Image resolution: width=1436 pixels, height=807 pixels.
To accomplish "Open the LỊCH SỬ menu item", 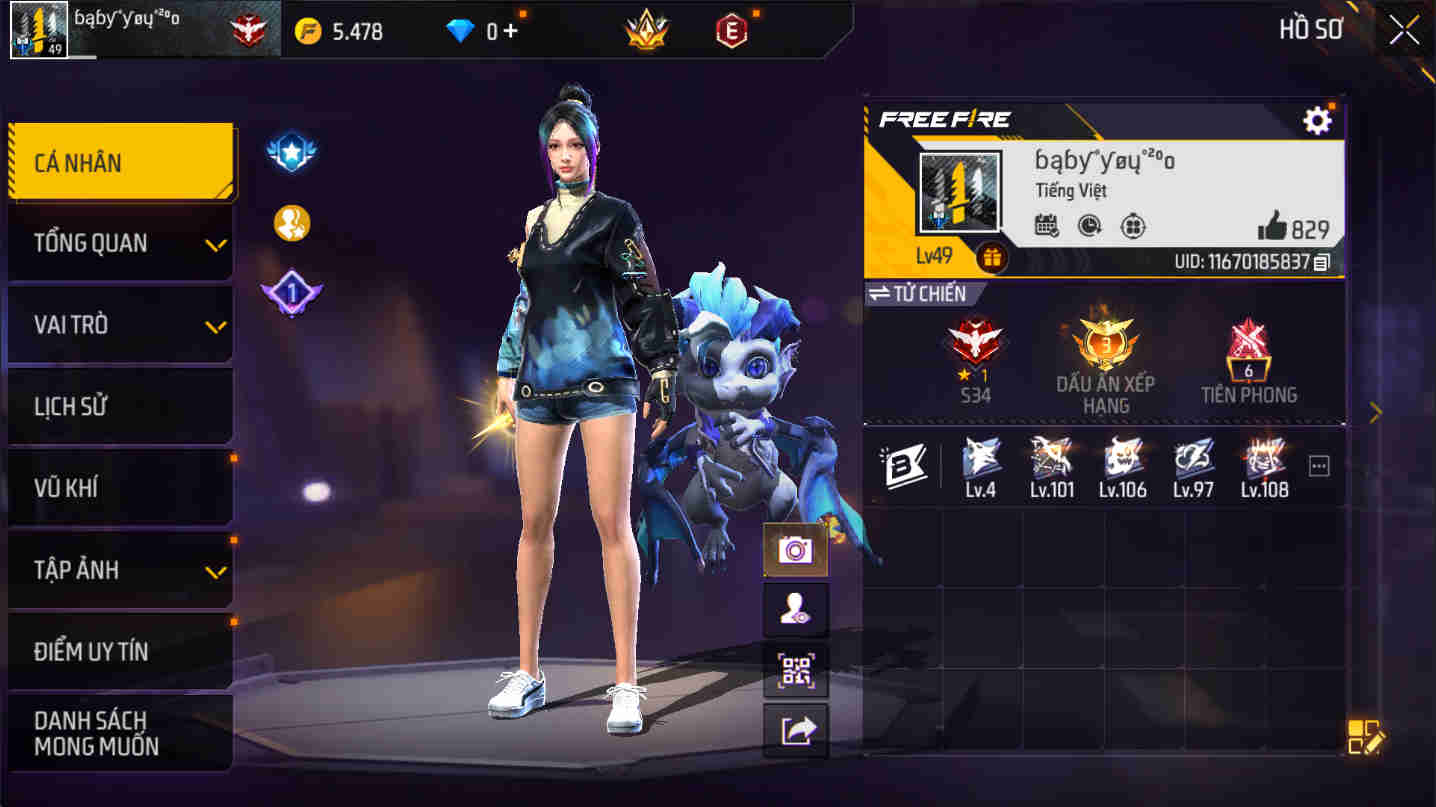I will click(120, 405).
